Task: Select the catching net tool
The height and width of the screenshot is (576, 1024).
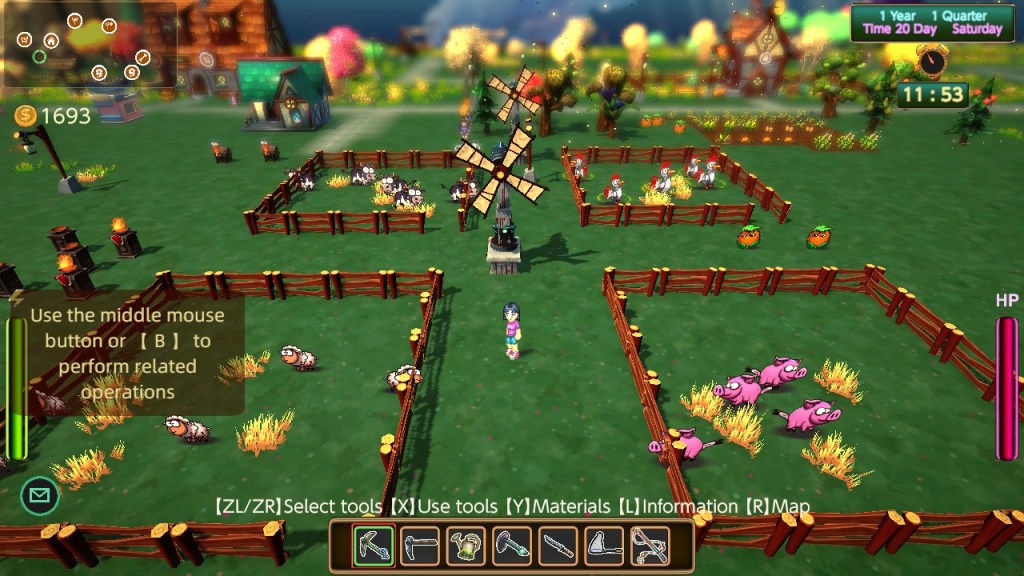Action: [604, 546]
